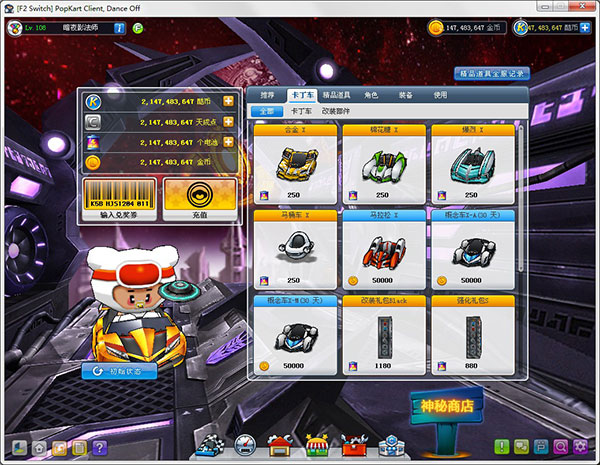
Task: Enter the 神秘商店 mystery shop
Action: (x=447, y=406)
